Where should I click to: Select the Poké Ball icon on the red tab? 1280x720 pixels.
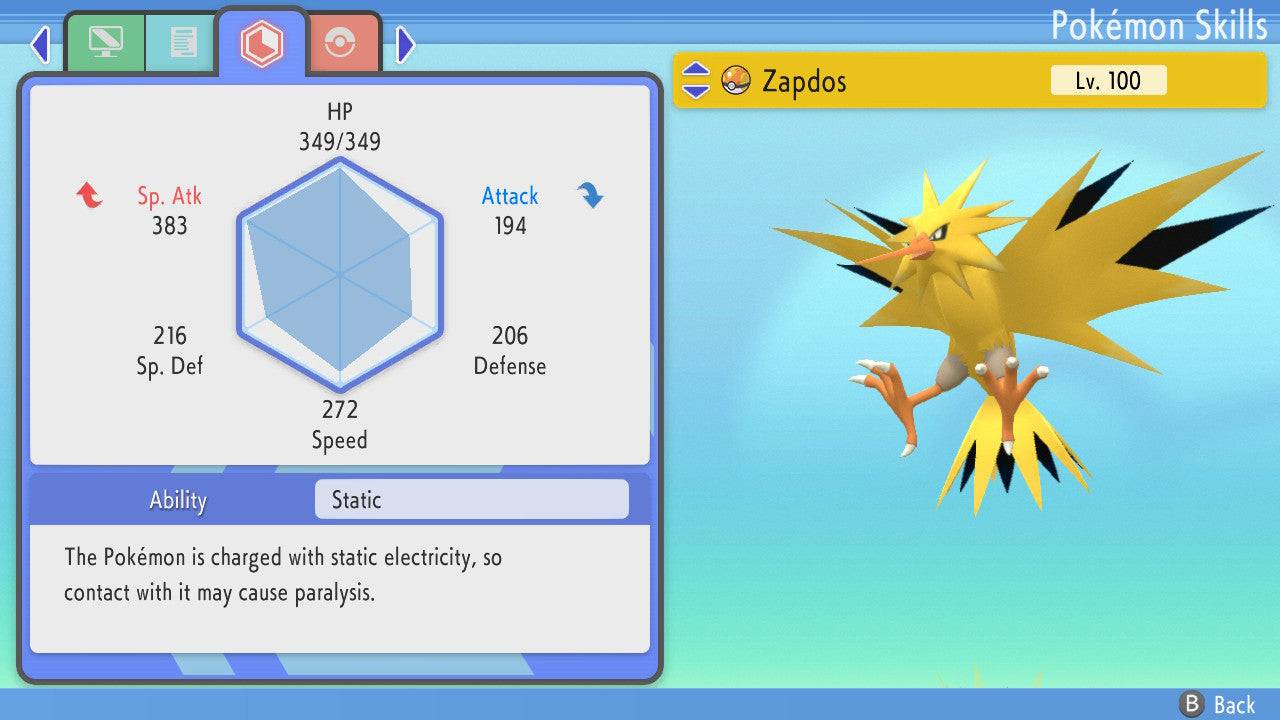click(x=341, y=42)
